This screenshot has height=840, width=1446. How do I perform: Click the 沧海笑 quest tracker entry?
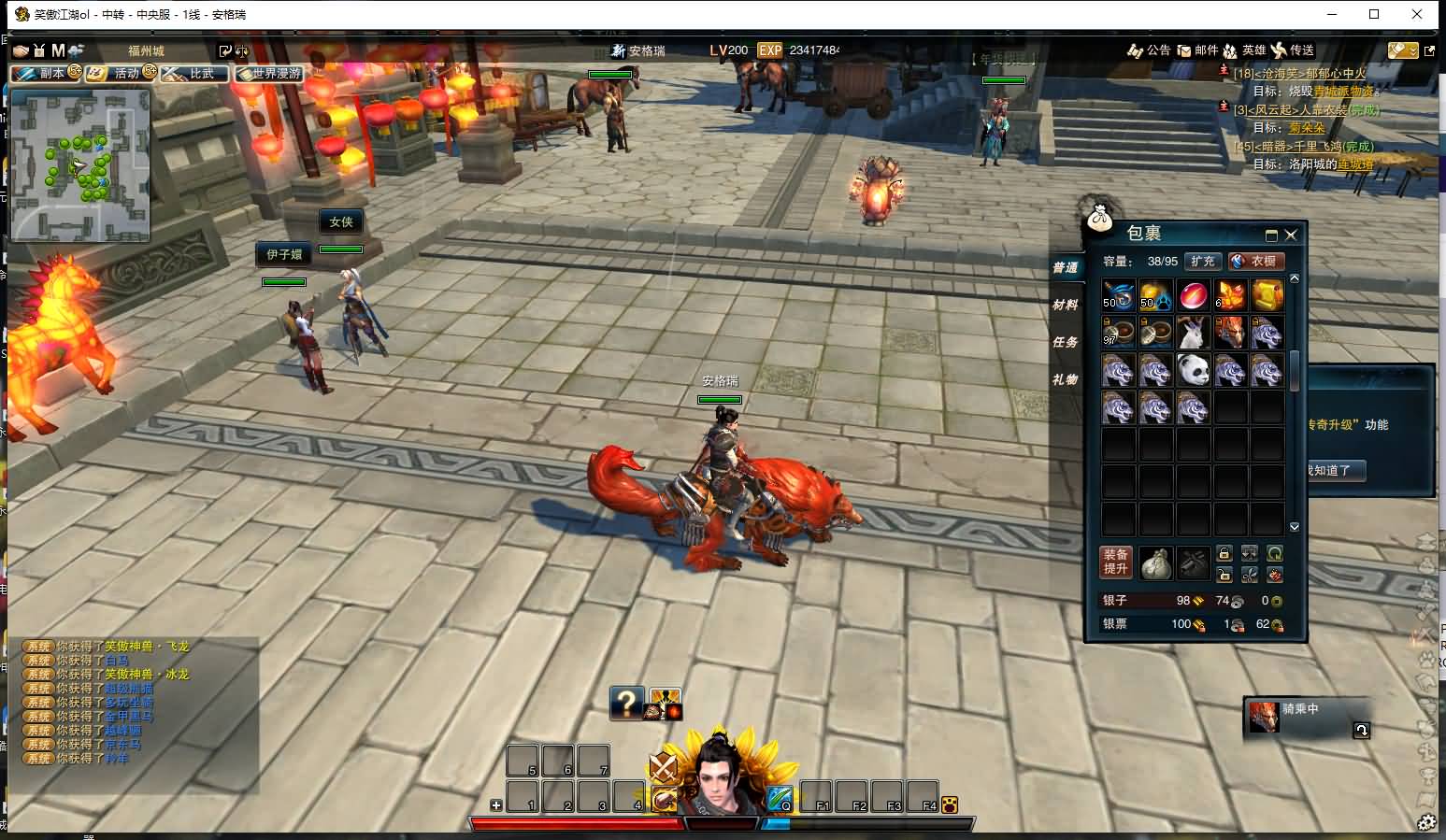click(x=1299, y=74)
